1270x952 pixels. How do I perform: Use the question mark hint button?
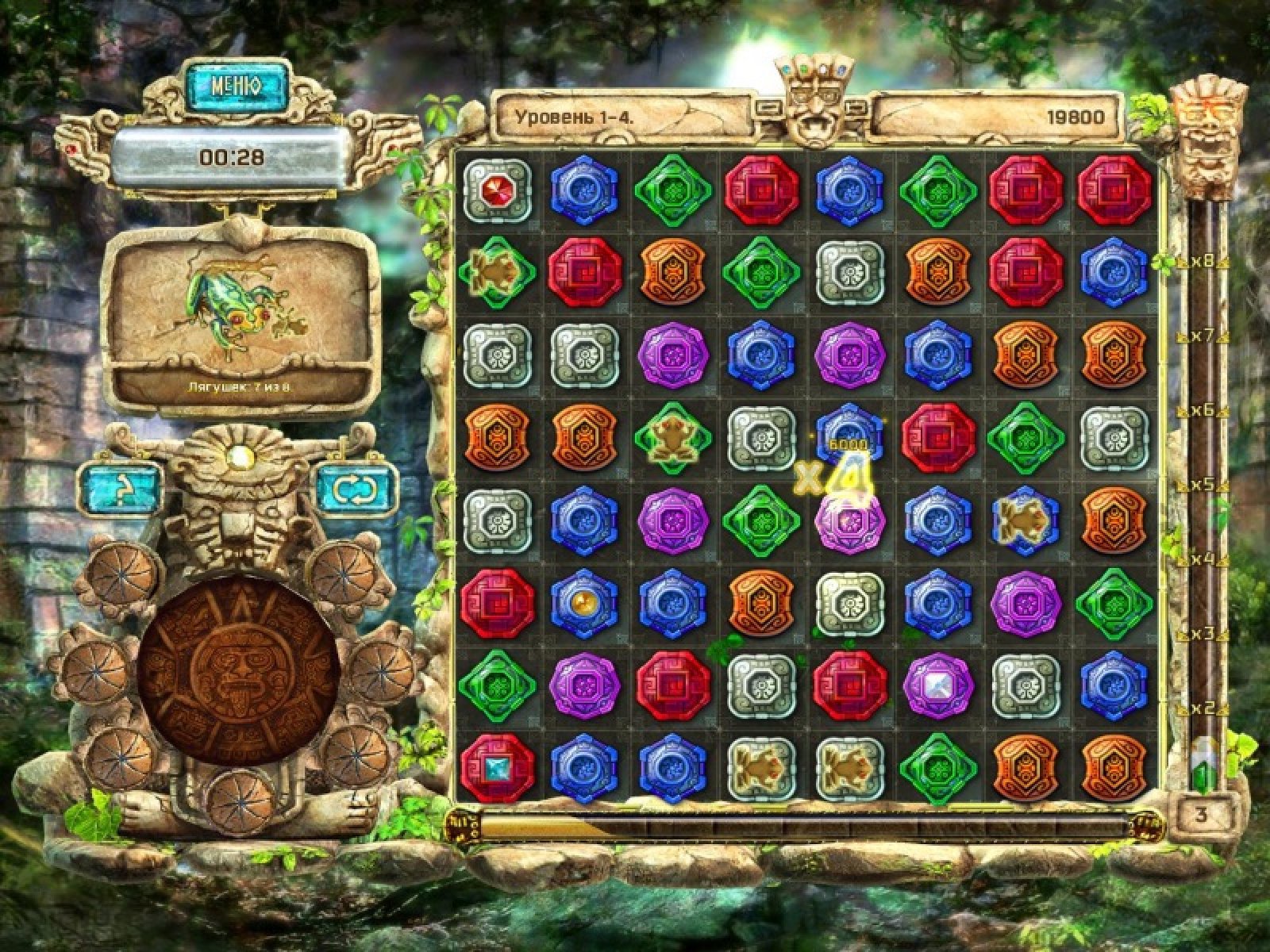[120, 489]
